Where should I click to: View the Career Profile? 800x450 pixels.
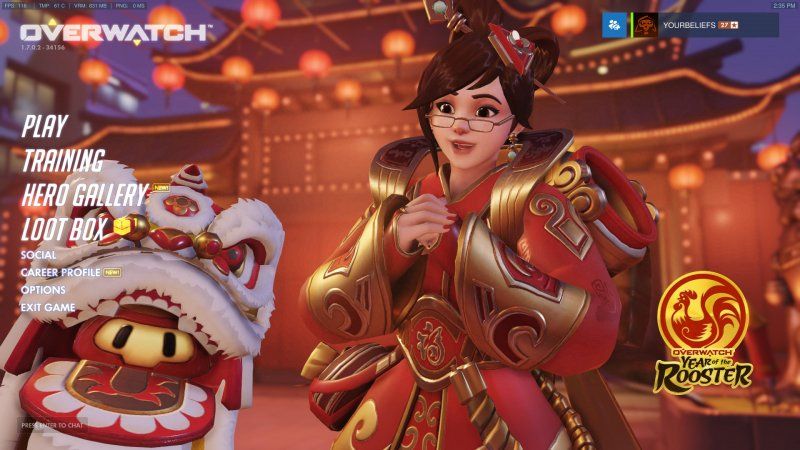(x=60, y=272)
